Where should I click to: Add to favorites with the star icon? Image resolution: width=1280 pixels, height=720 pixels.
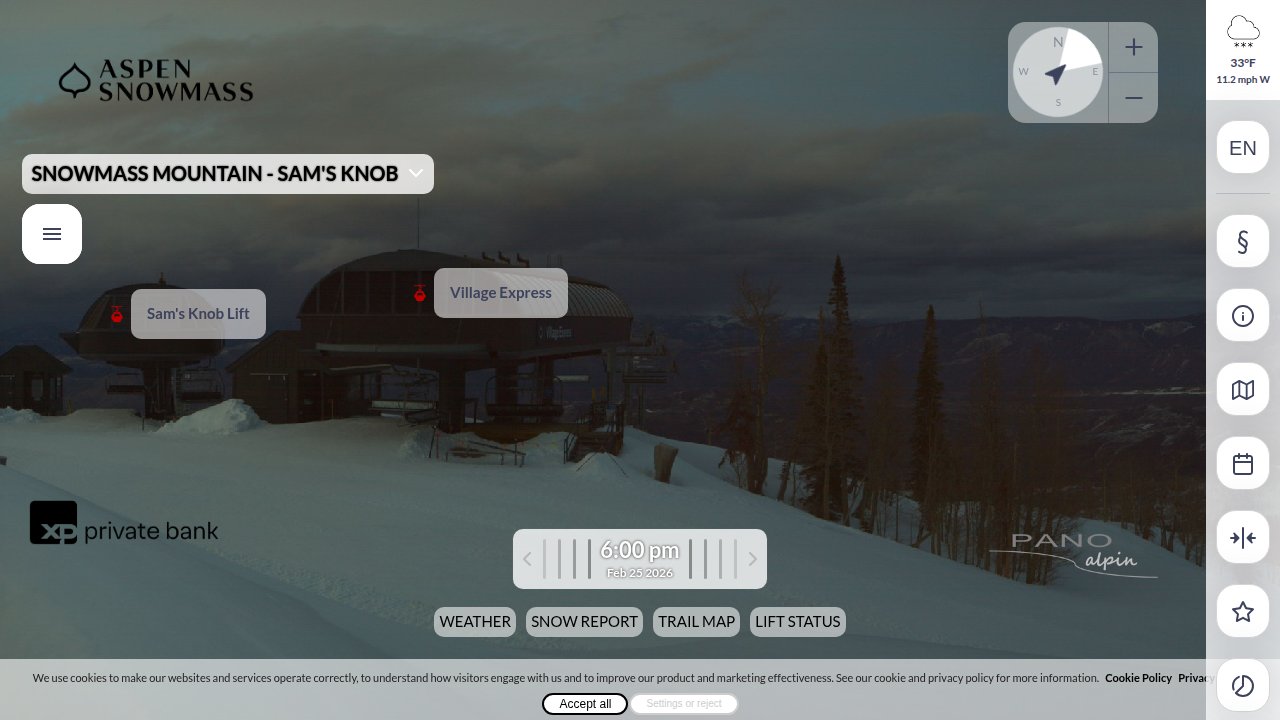tap(1243, 612)
